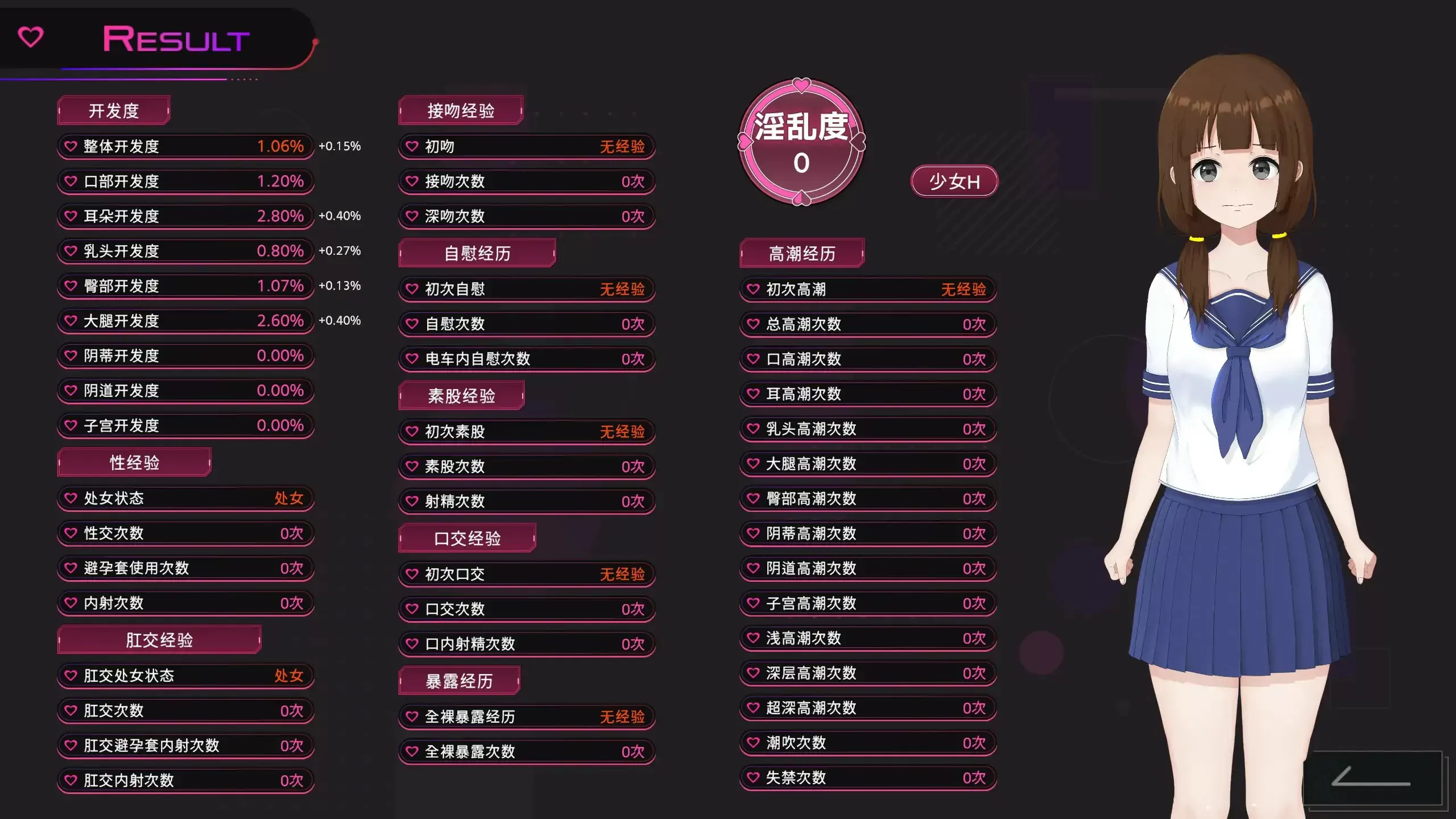Click the heart icon beside 初次高潮

752,289
